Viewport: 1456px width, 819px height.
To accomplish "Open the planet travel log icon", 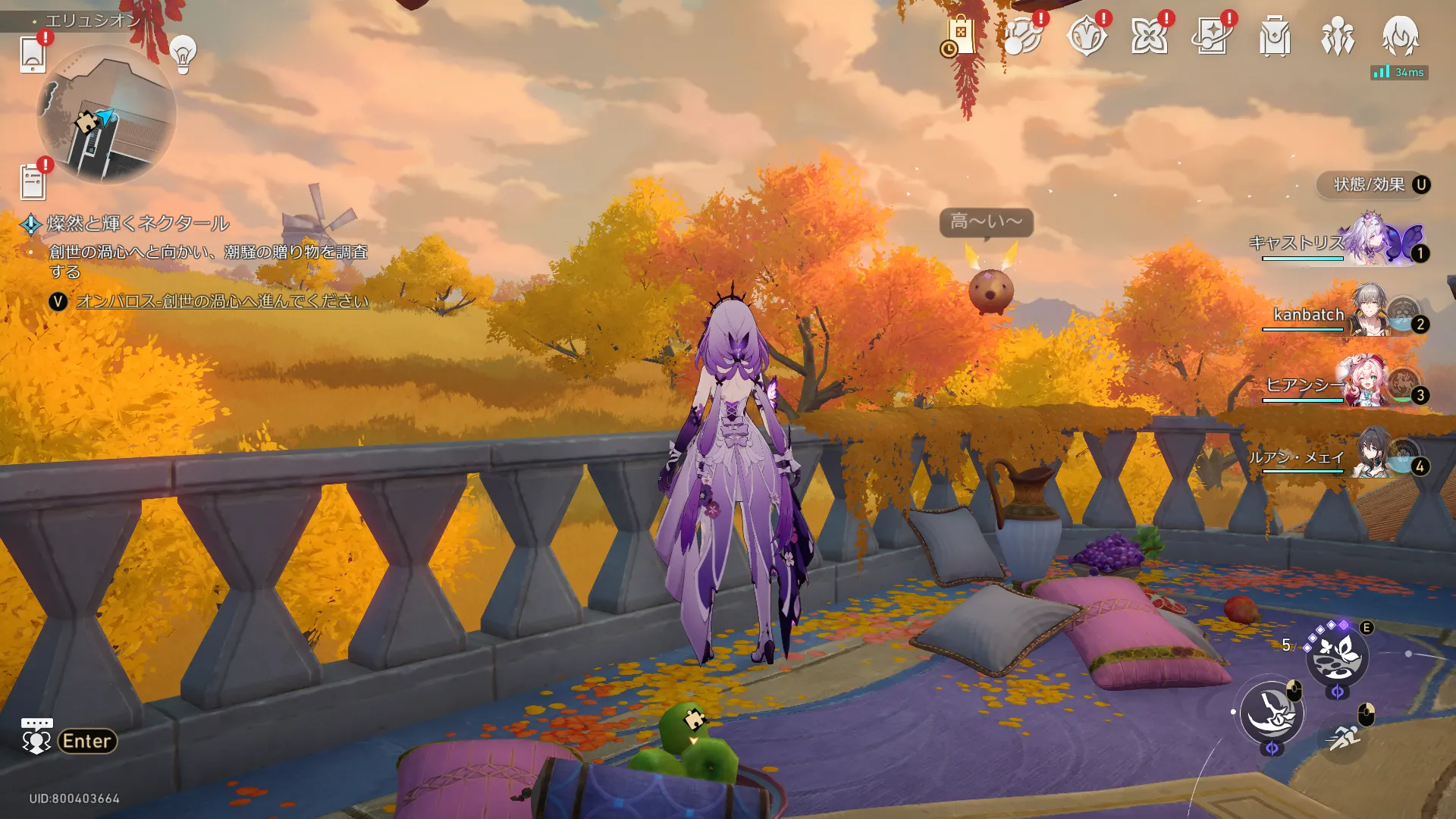I will click(1022, 36).
